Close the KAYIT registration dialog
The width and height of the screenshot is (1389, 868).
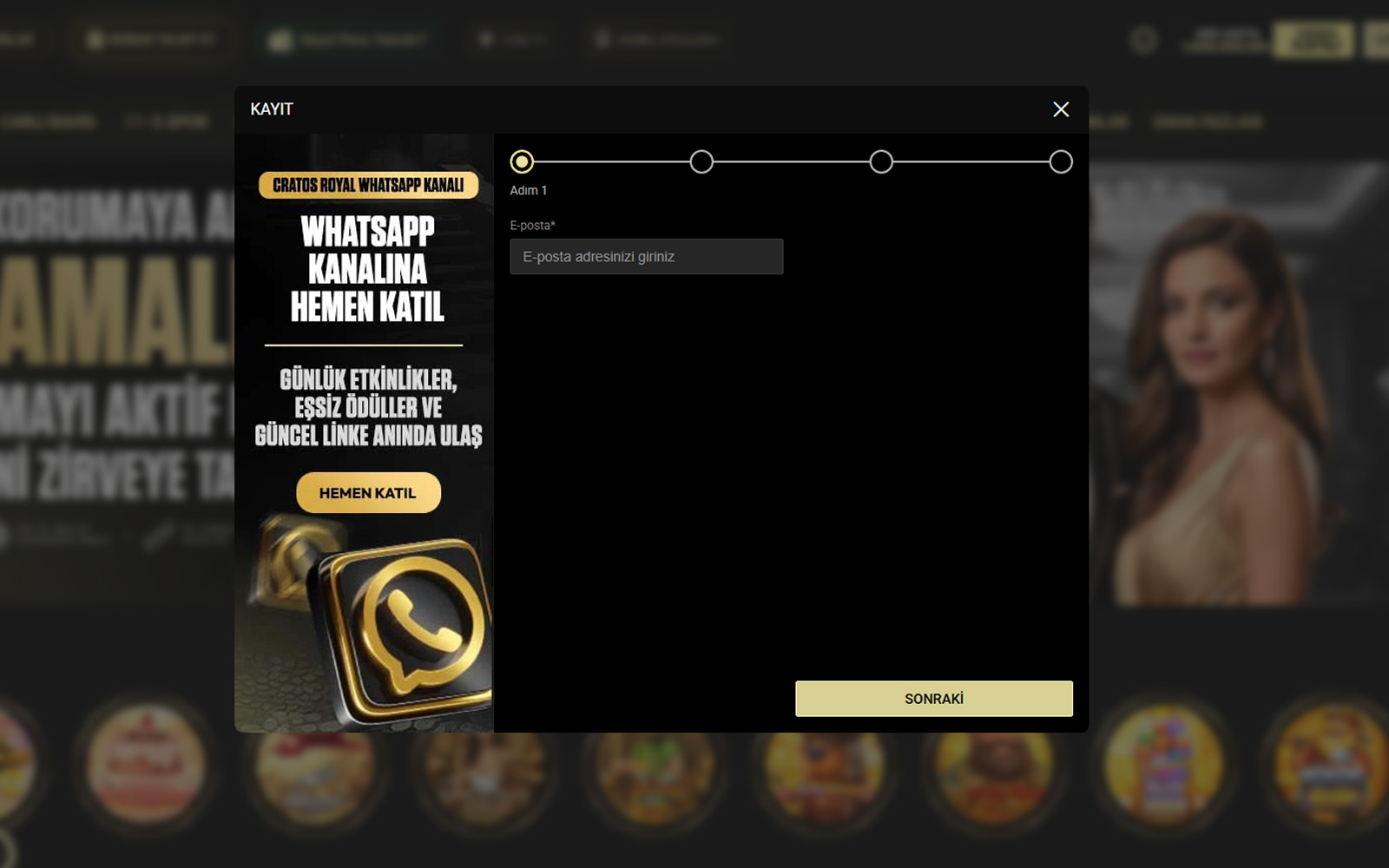pyautogui.click(x=1061, y=109)
